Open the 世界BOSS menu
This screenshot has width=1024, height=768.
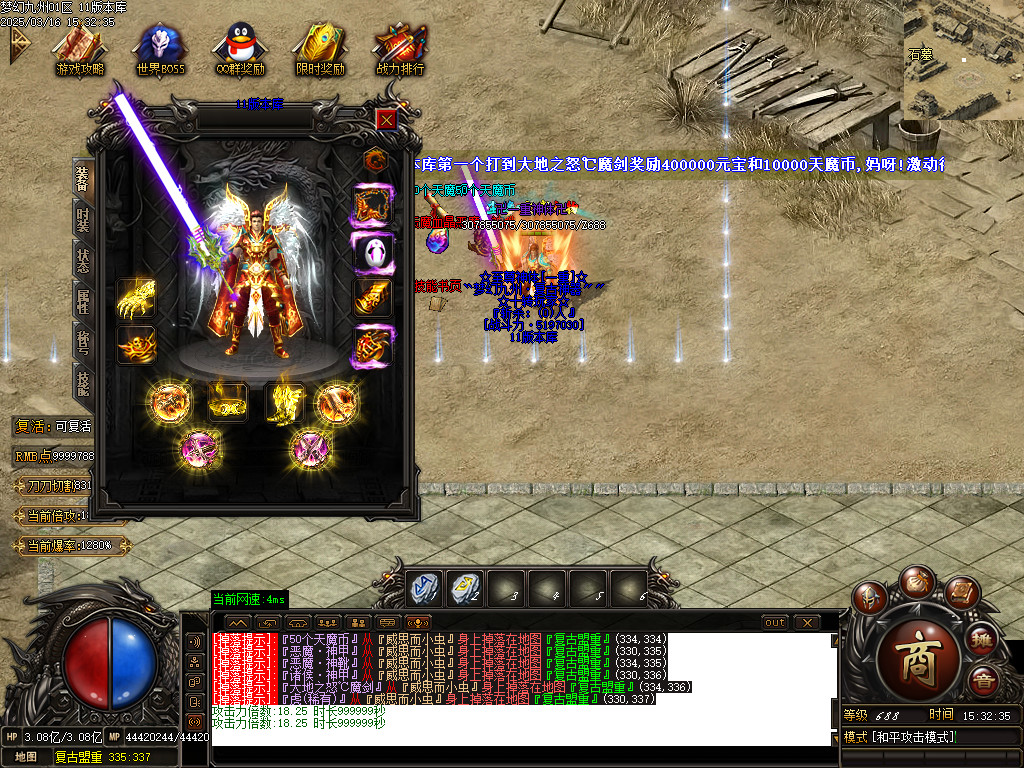pyautogui.click(x=160, y=48)
